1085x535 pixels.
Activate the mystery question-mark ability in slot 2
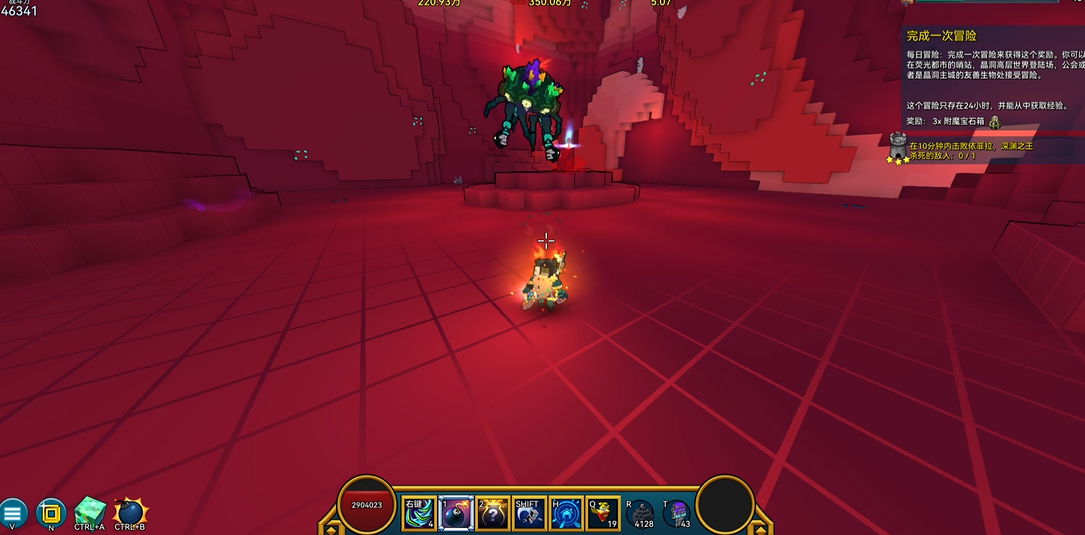click(x=493, y=513)
